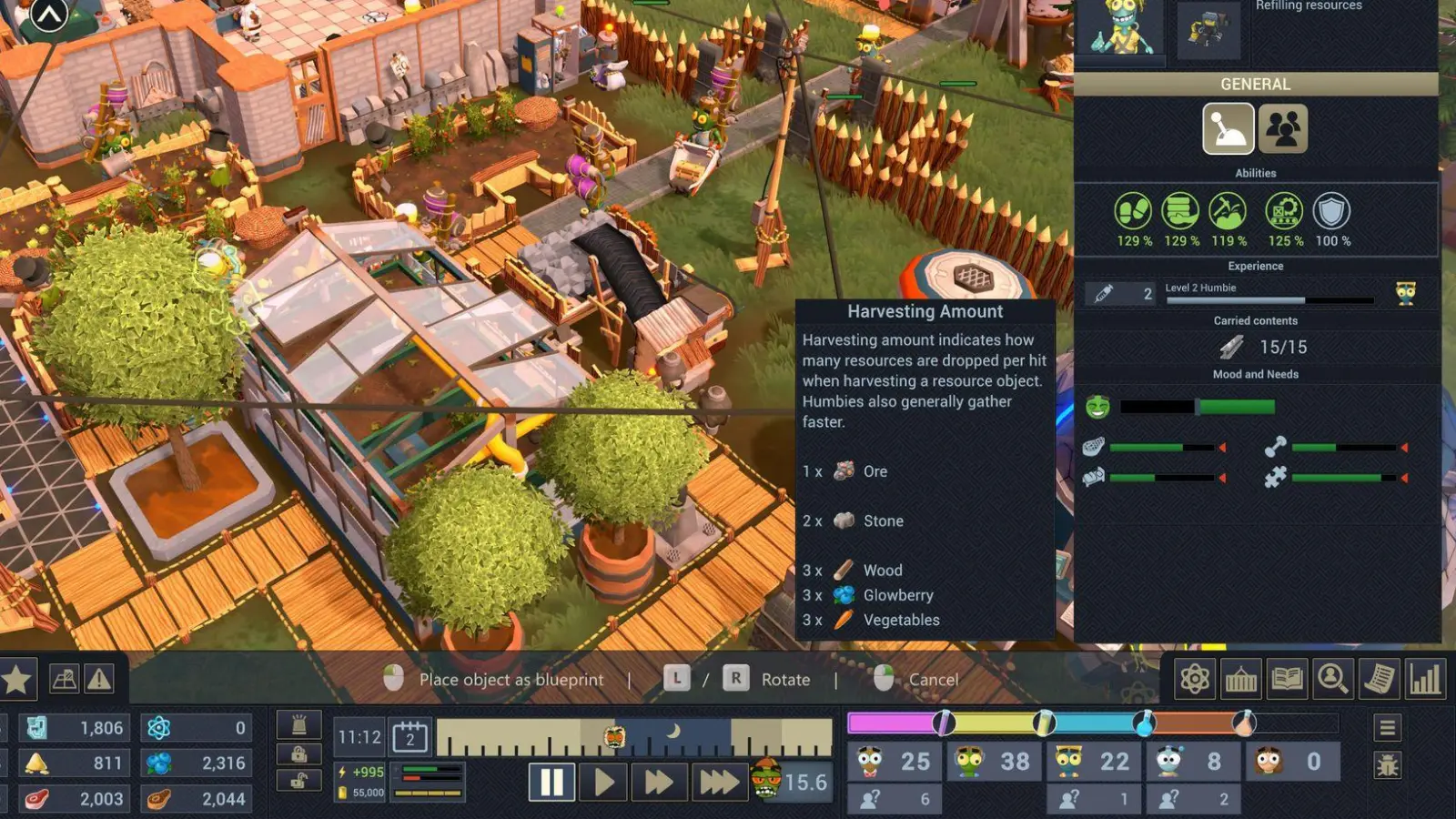Open the hamburger main menu
The width and height of the screenshot is (1456, 819).
[x=1387, y=728]
